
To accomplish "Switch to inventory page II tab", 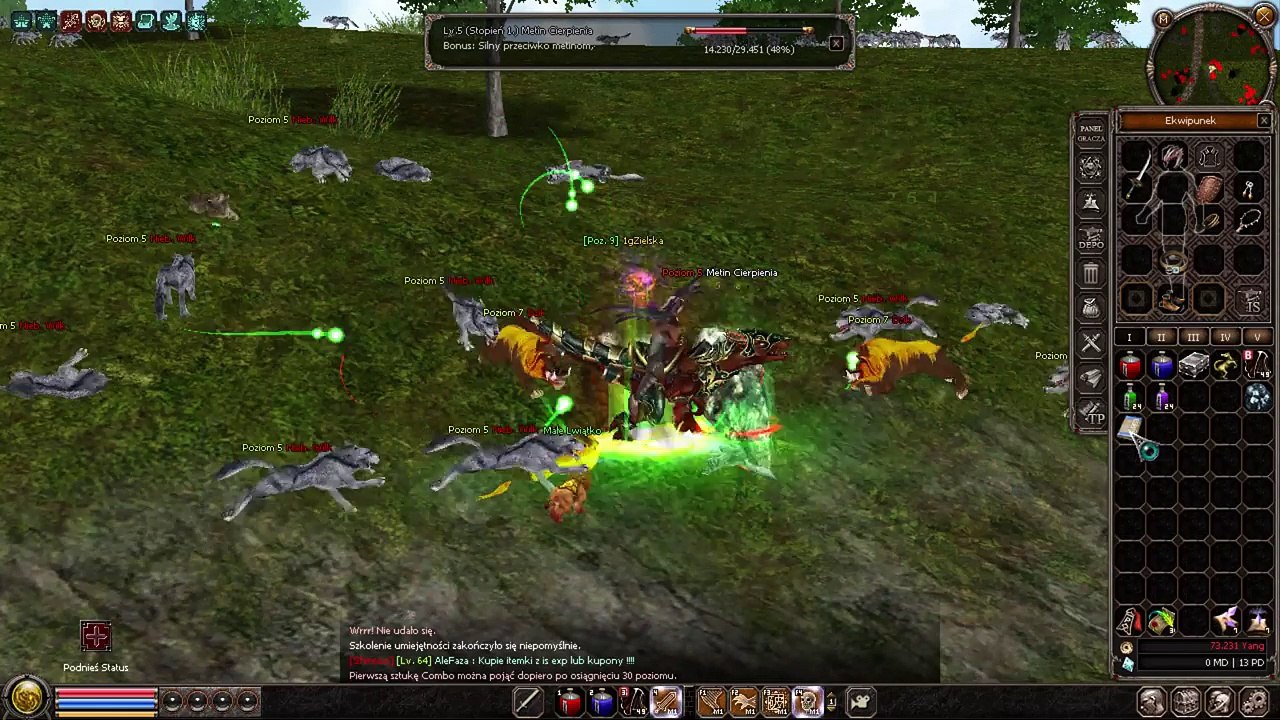I will tap(1161, 338).
